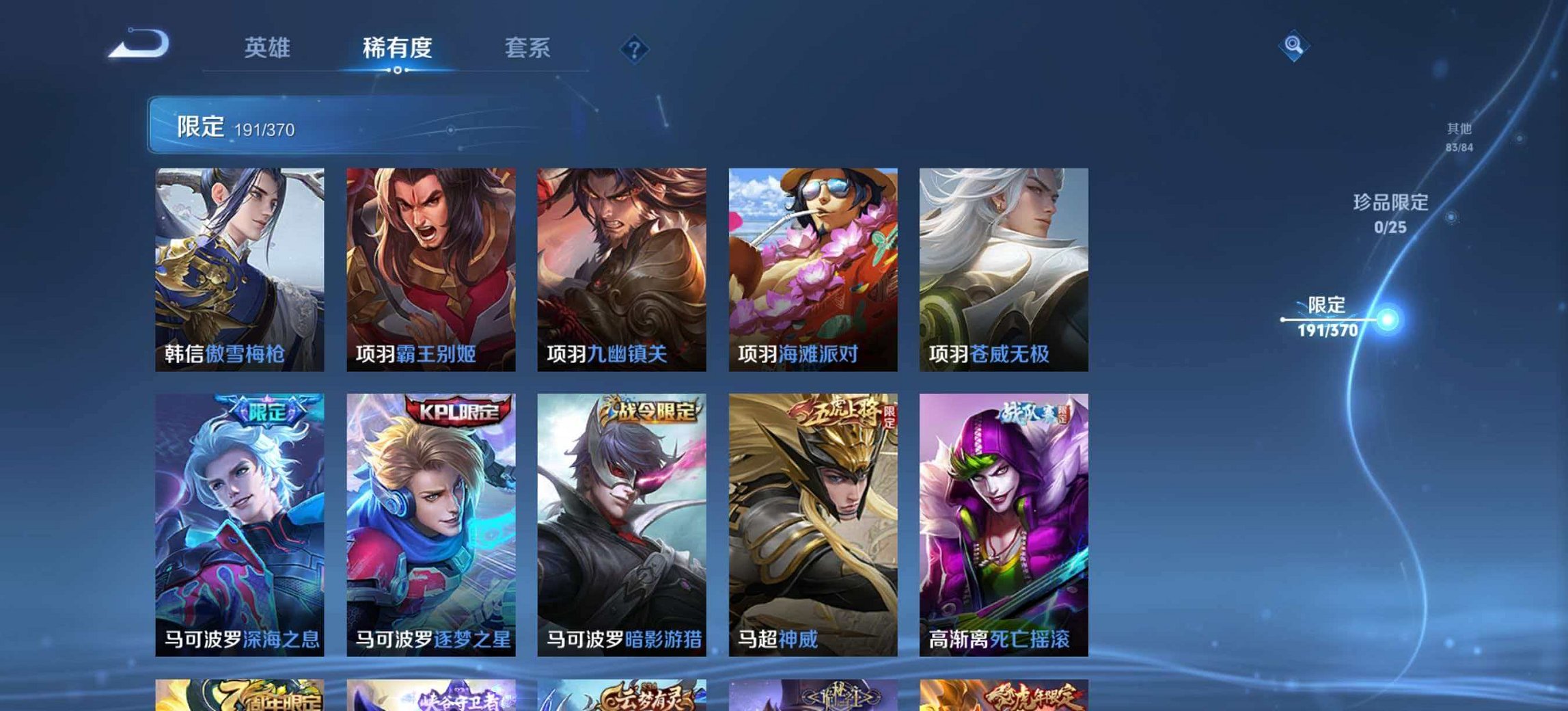Switch to the 套系 tab
1568x711 pixels.
point(528,48)
